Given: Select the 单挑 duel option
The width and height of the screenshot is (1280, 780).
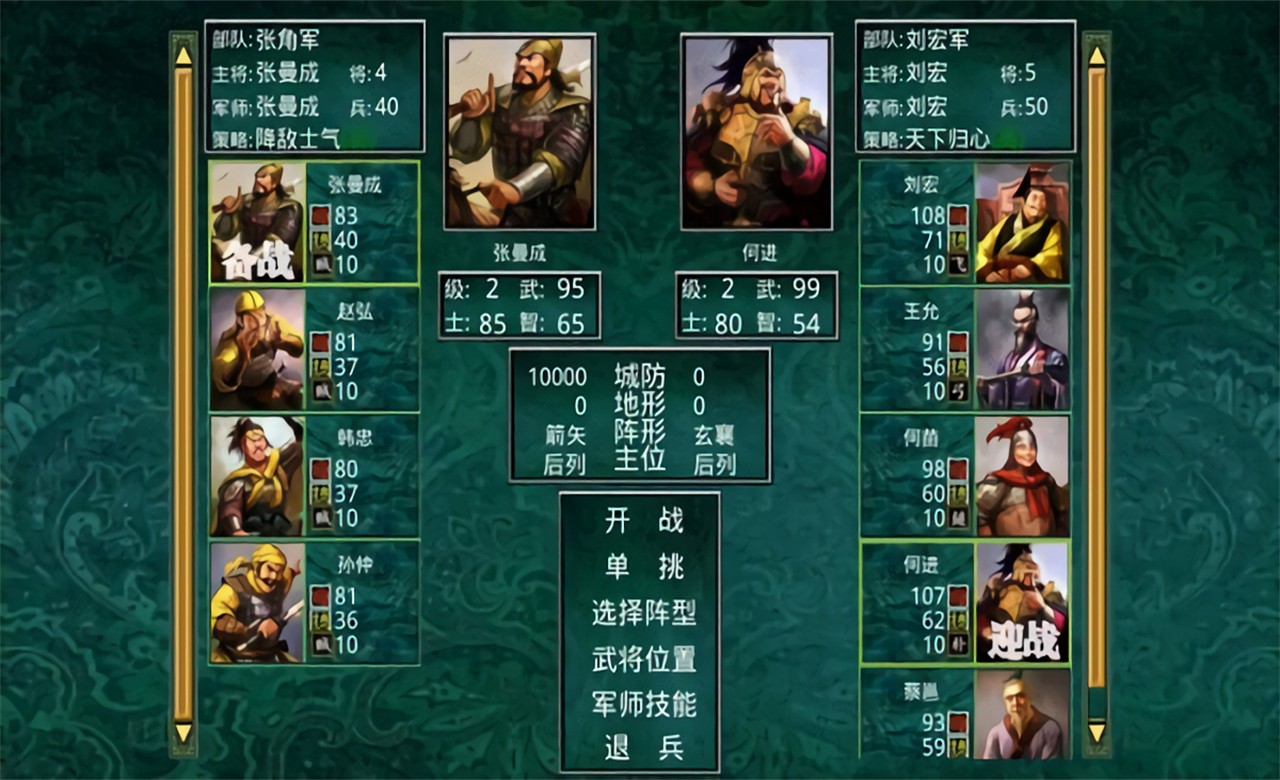Looking at the screenshot, I should tap(638, 568).
